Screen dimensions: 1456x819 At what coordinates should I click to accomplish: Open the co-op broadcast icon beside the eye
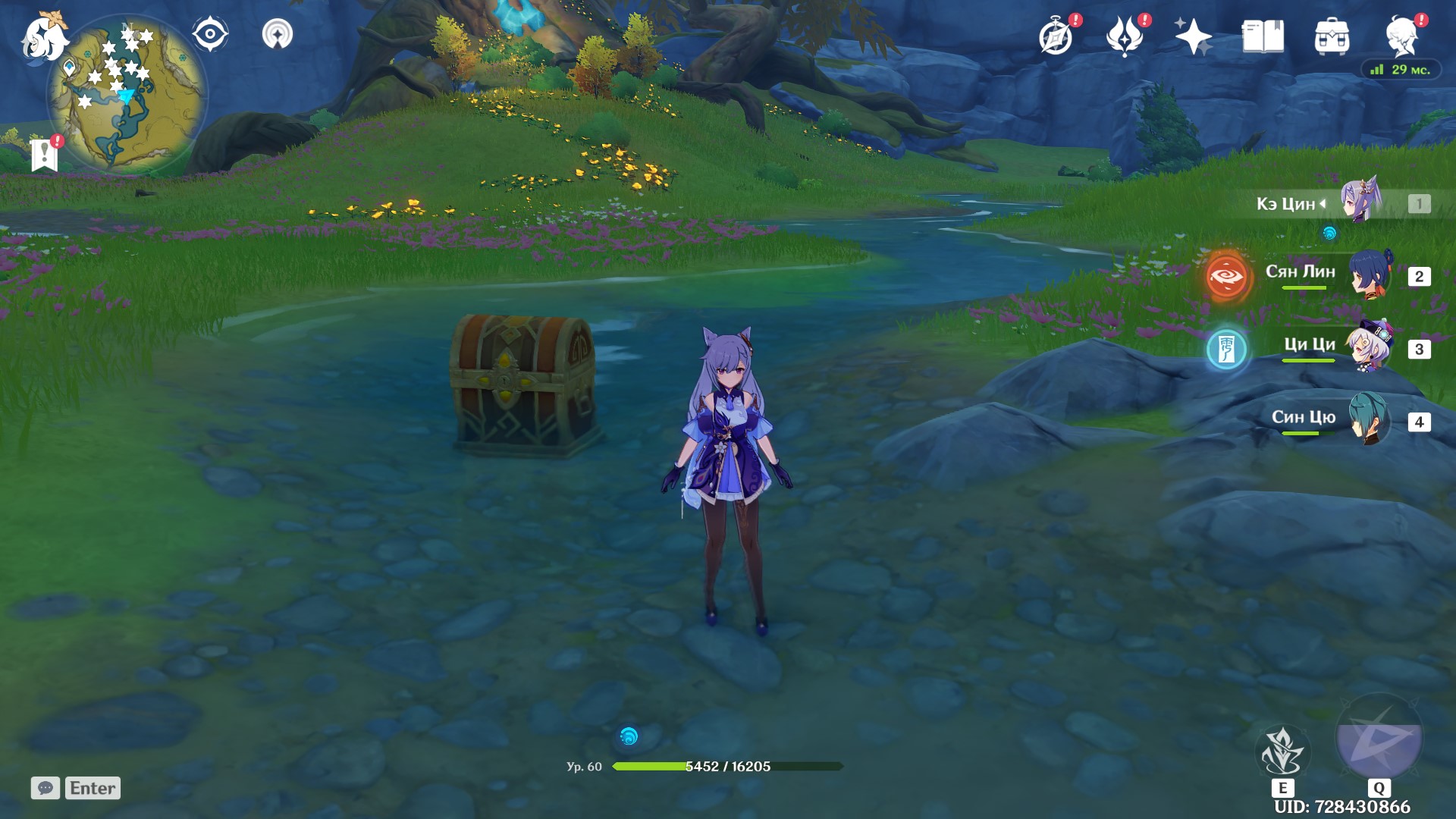coord(278,32)
